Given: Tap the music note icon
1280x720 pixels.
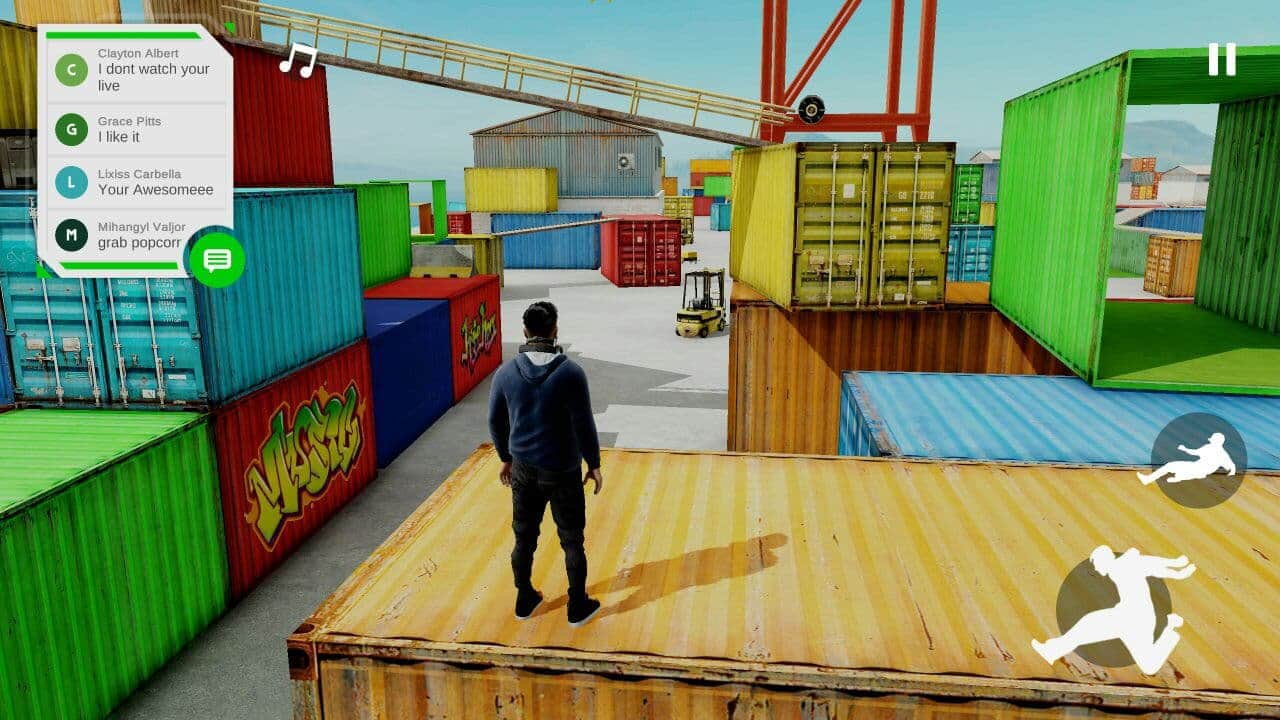Looking at the screenshot, I should click(x=296, y=63).
